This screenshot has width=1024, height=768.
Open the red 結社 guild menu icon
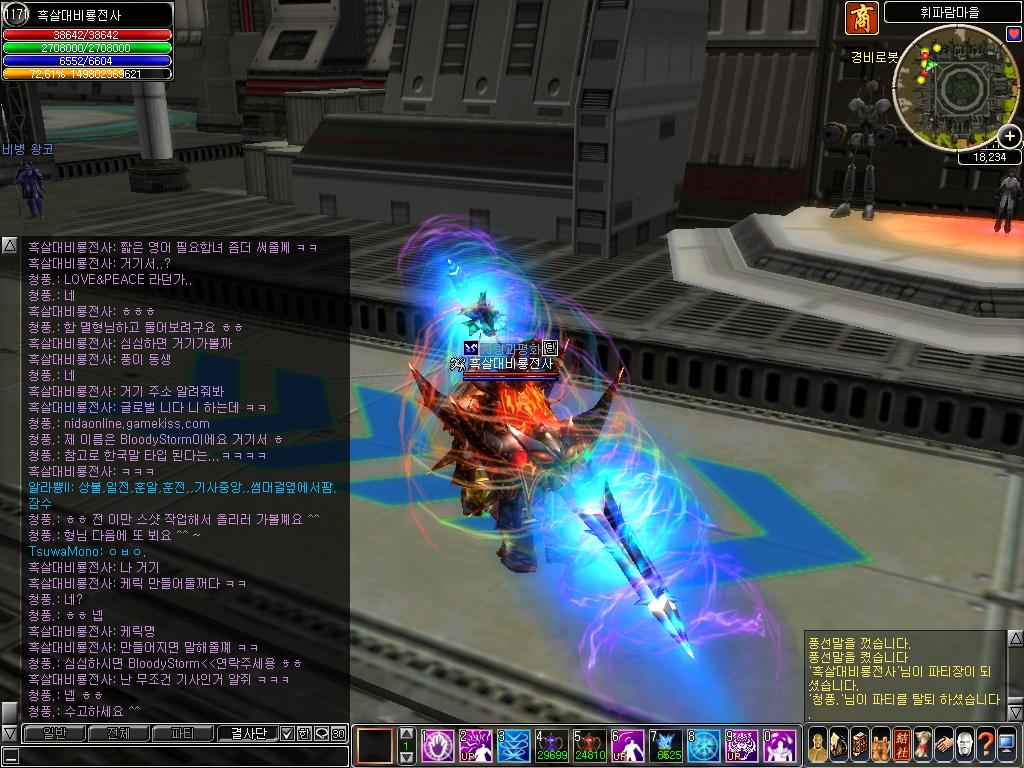[902, 745]
